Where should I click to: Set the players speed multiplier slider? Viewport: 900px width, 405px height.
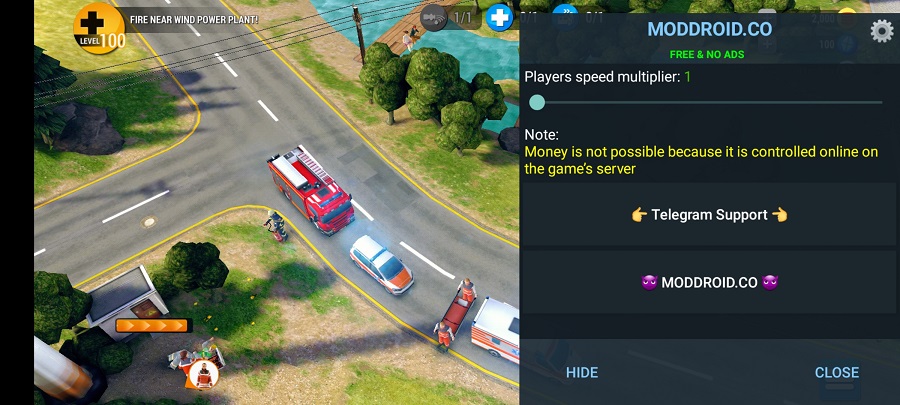[x=537, y=102]
